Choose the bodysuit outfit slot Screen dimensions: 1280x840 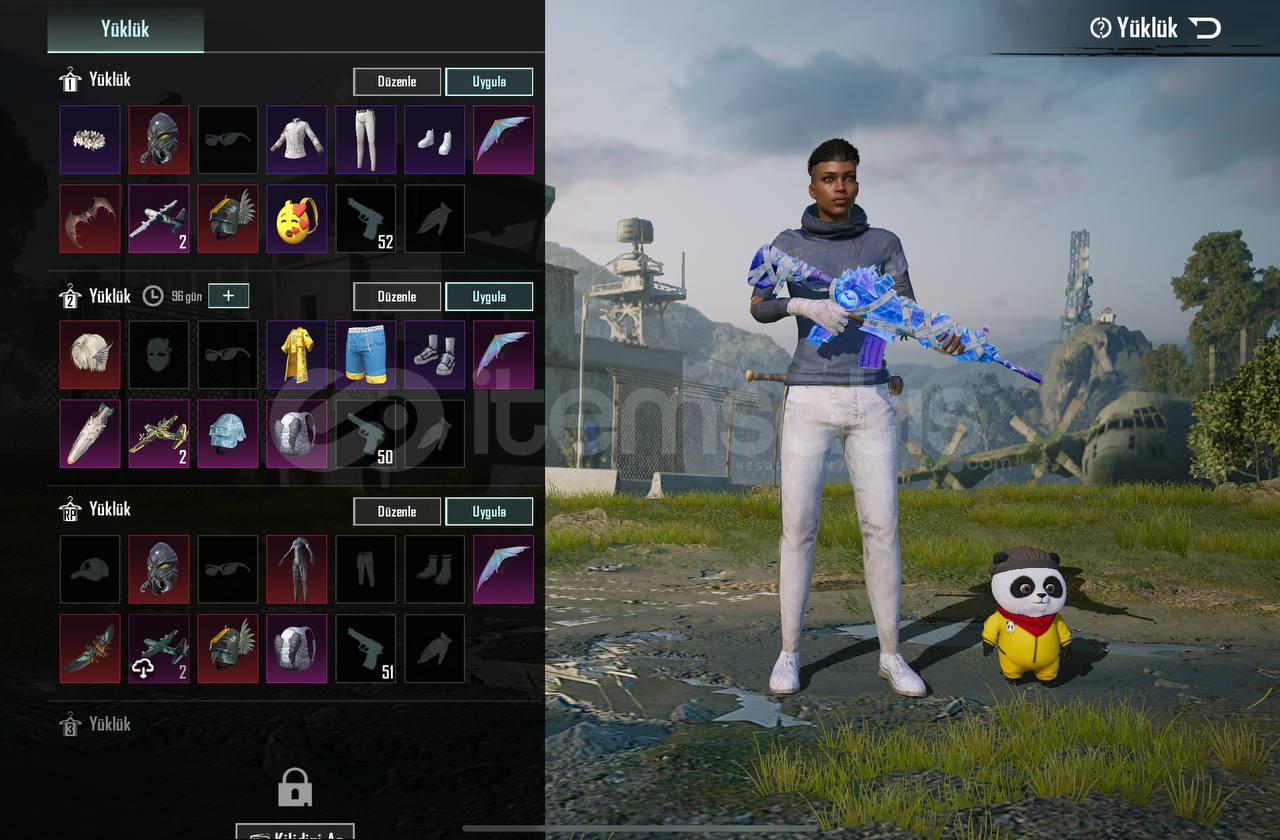tap(297, 570)
